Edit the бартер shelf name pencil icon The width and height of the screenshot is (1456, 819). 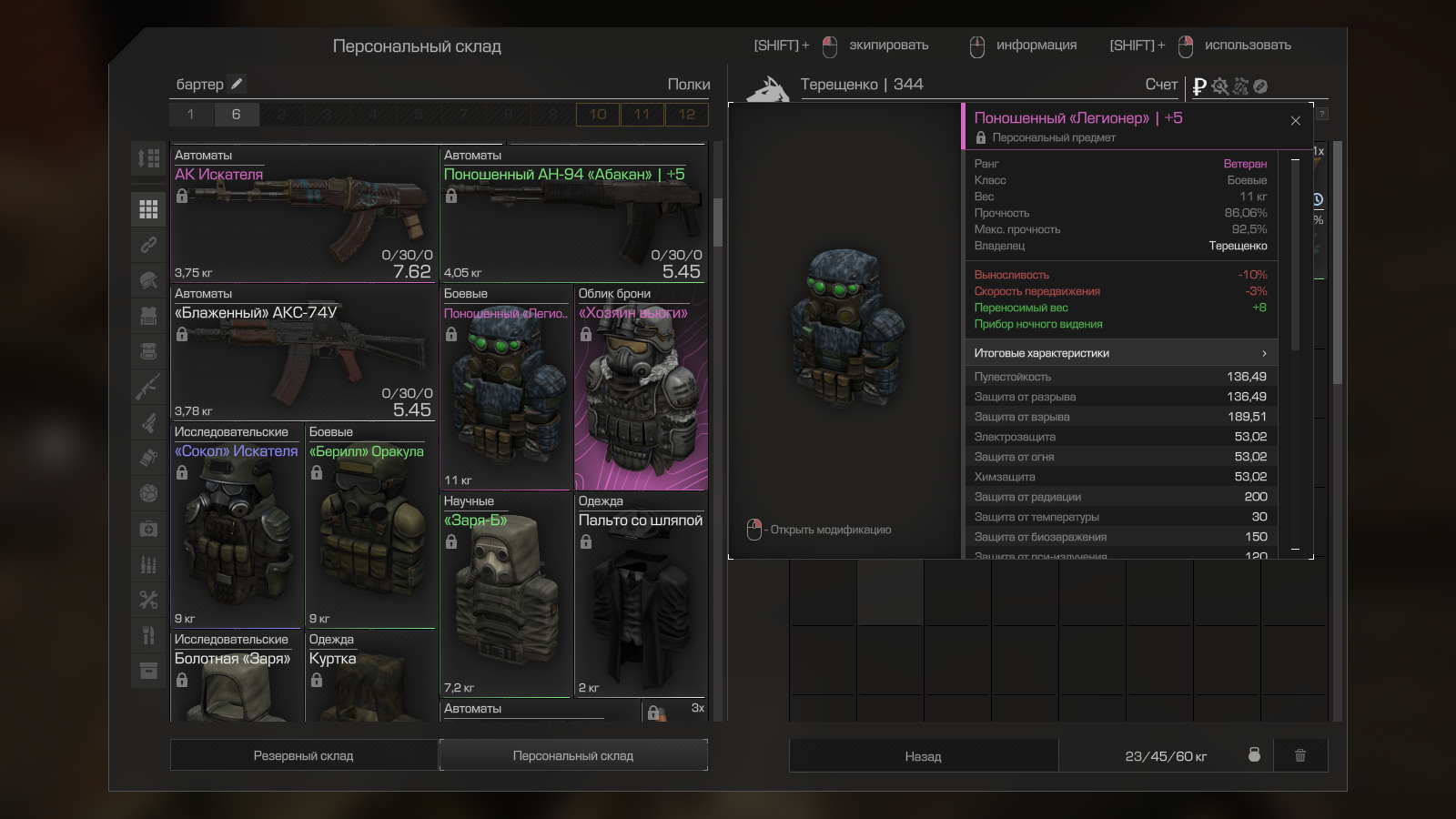coord(237,84)
